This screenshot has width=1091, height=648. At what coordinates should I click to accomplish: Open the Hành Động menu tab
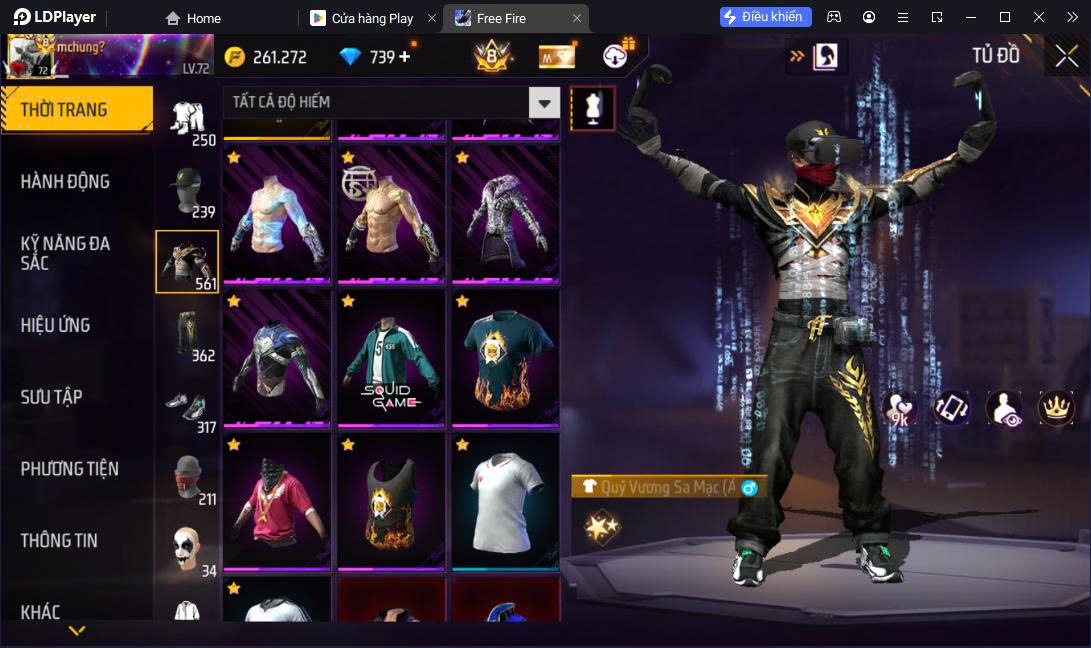65,182
